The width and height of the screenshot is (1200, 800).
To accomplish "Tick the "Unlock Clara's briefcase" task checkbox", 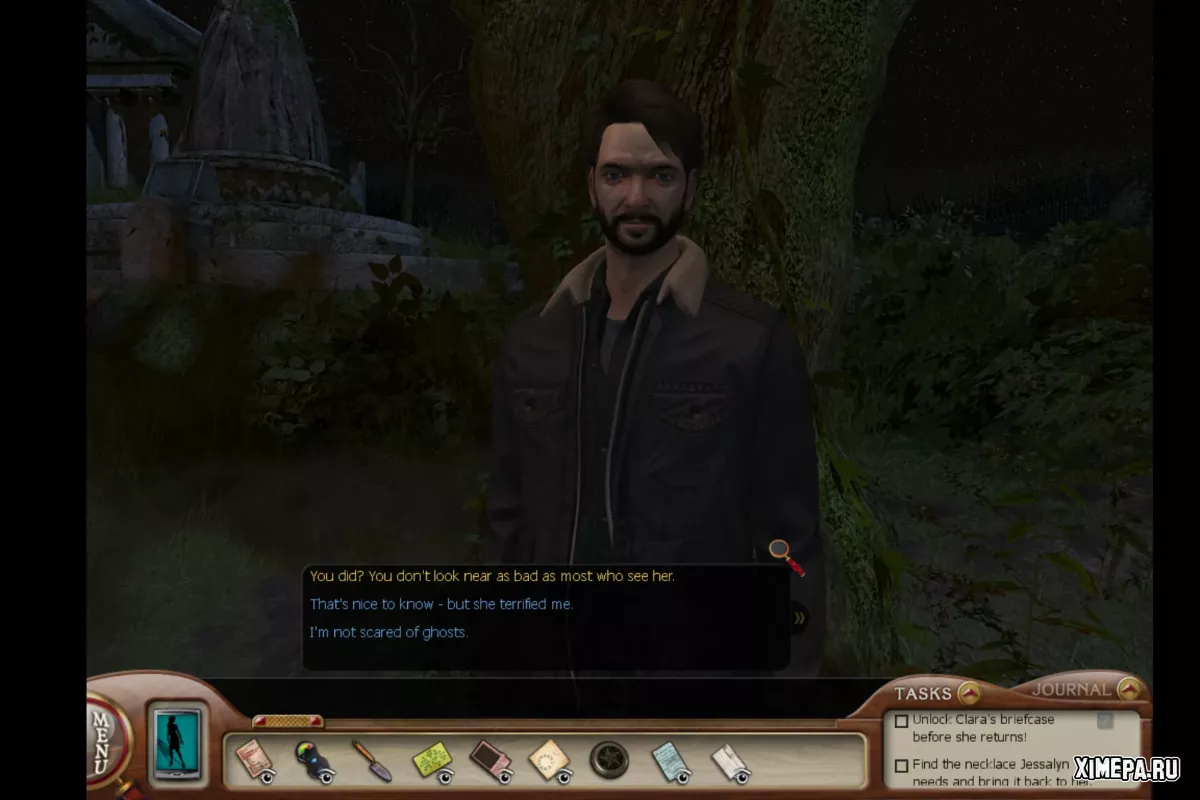I will pyautogui.click(x=901, y=721).
